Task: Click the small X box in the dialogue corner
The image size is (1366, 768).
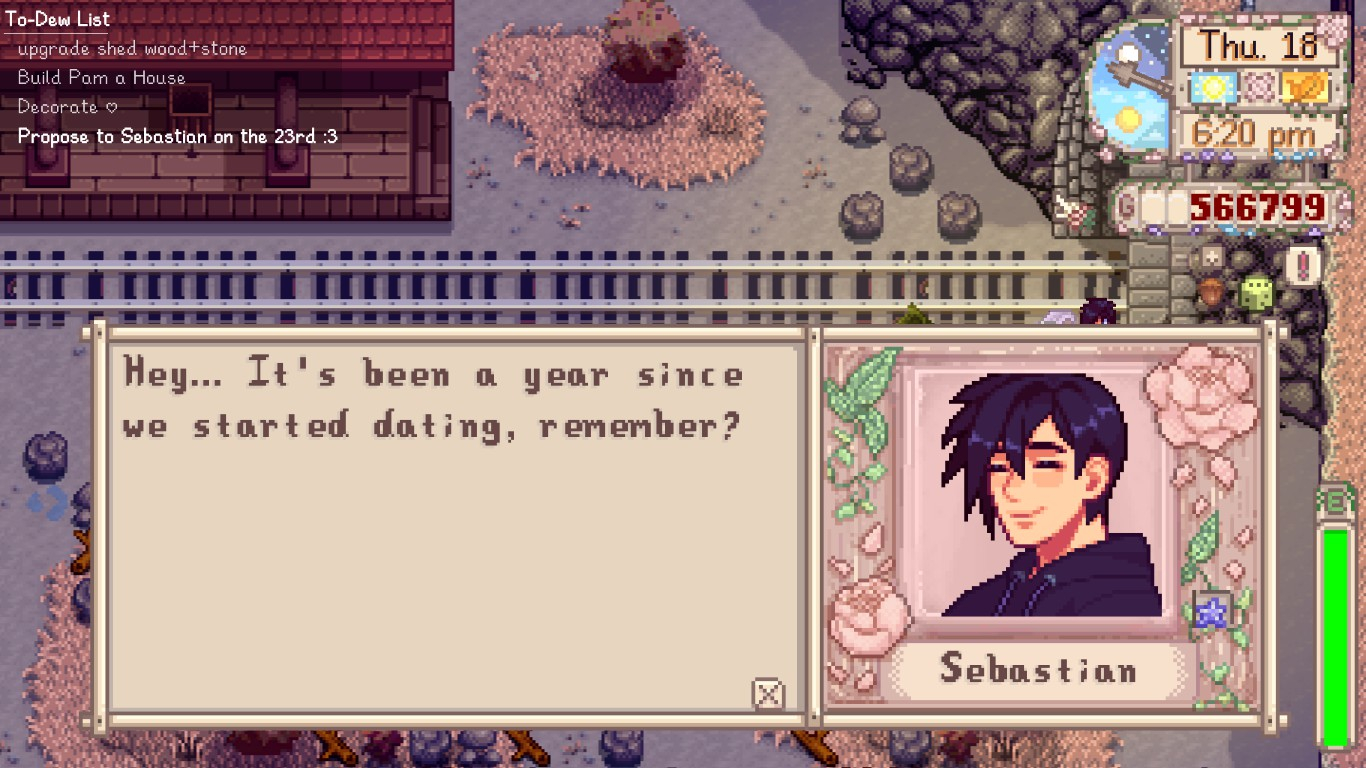Action: (767, 693)
